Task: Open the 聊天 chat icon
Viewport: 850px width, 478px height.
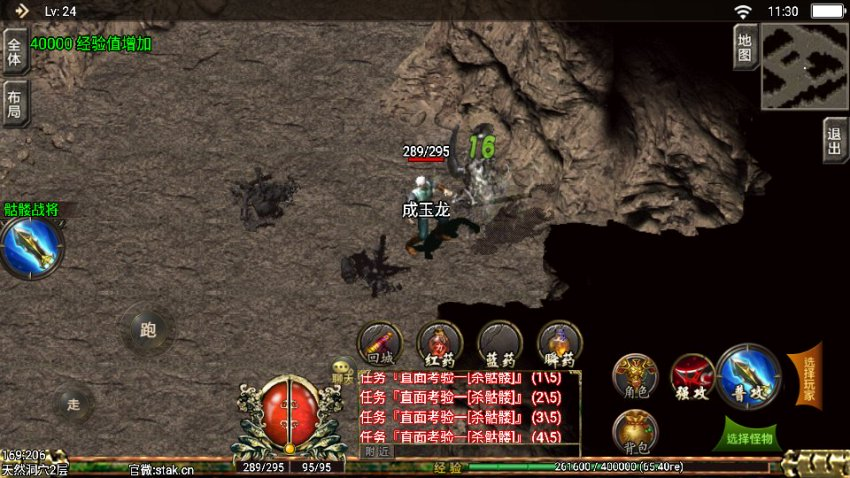Action: pos(343,371)
